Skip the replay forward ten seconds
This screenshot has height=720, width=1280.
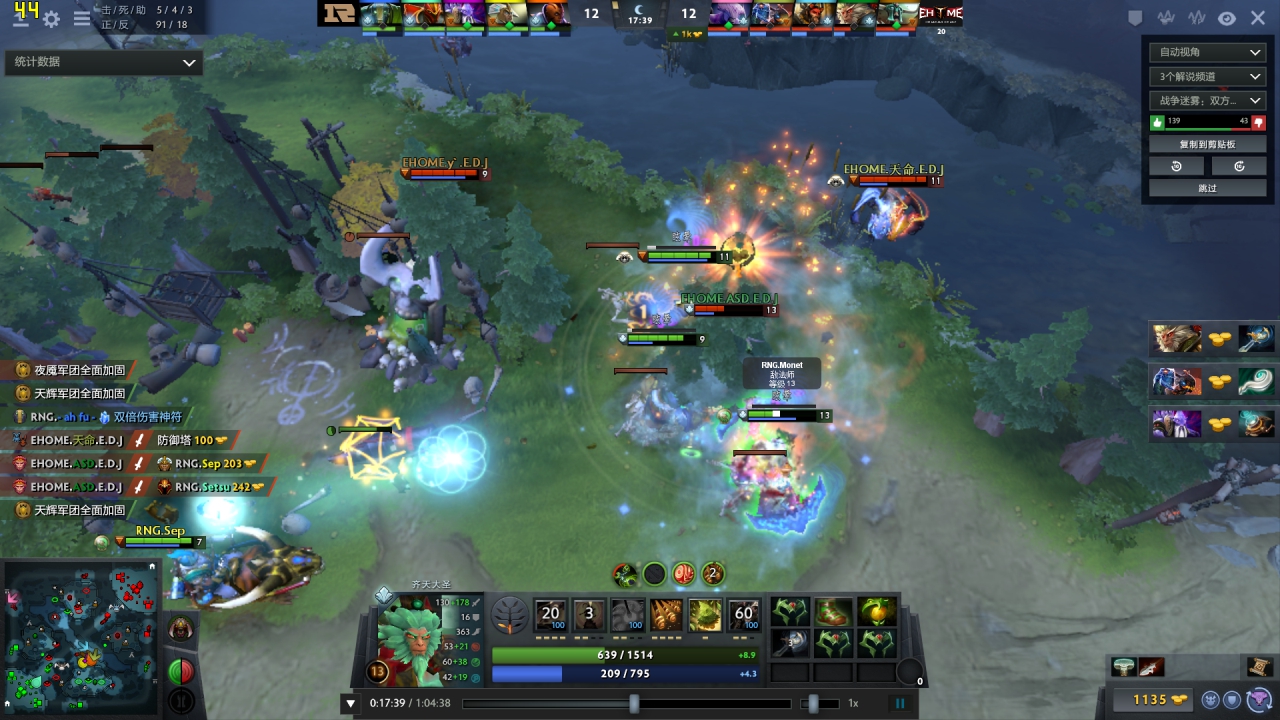1239,166
